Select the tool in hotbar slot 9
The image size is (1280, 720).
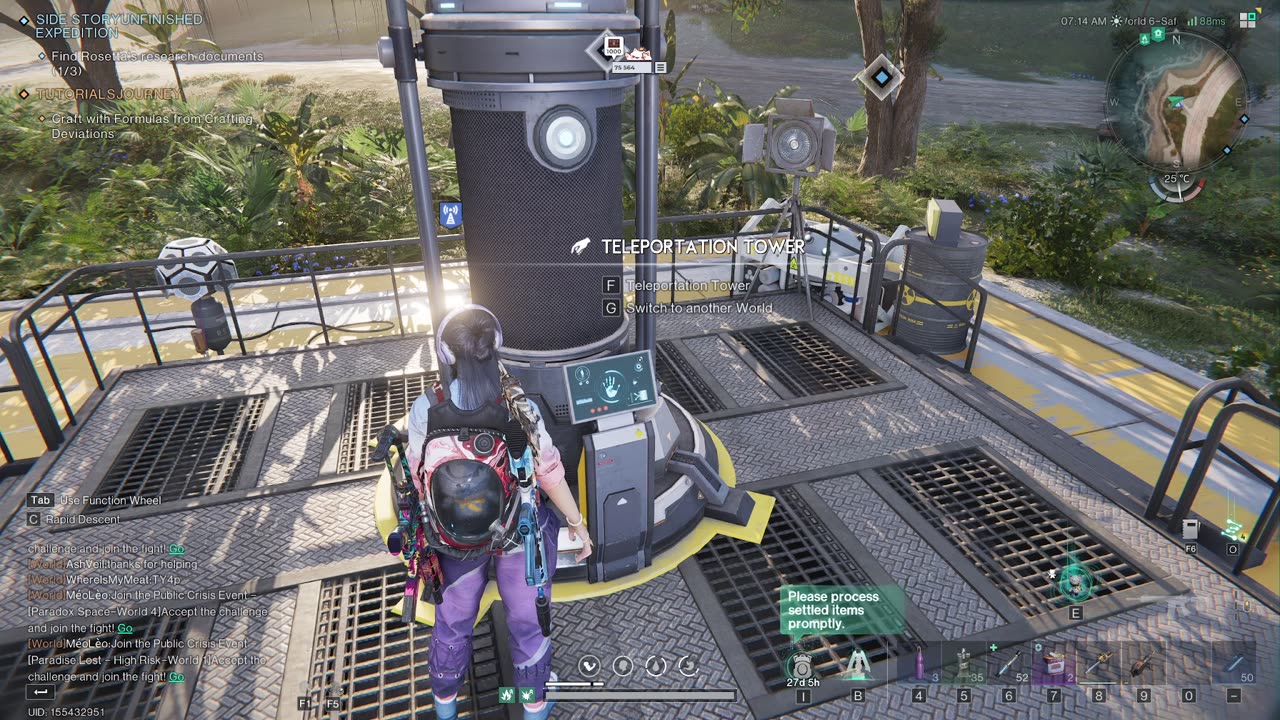coord(1143,663)
